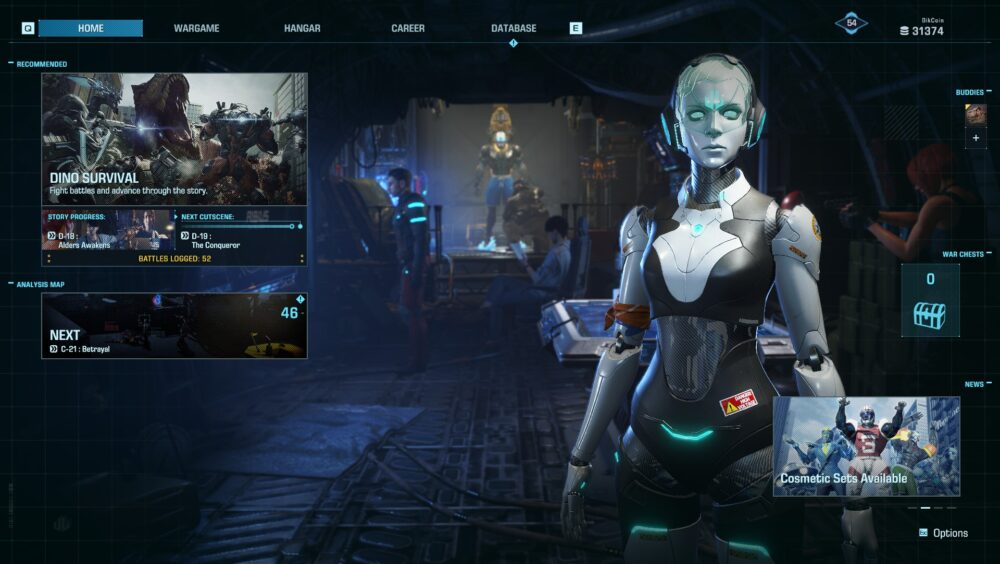Launch the Dino Survival recommended mode
This screenshot has height=564, width=1000.
point(174,138)
